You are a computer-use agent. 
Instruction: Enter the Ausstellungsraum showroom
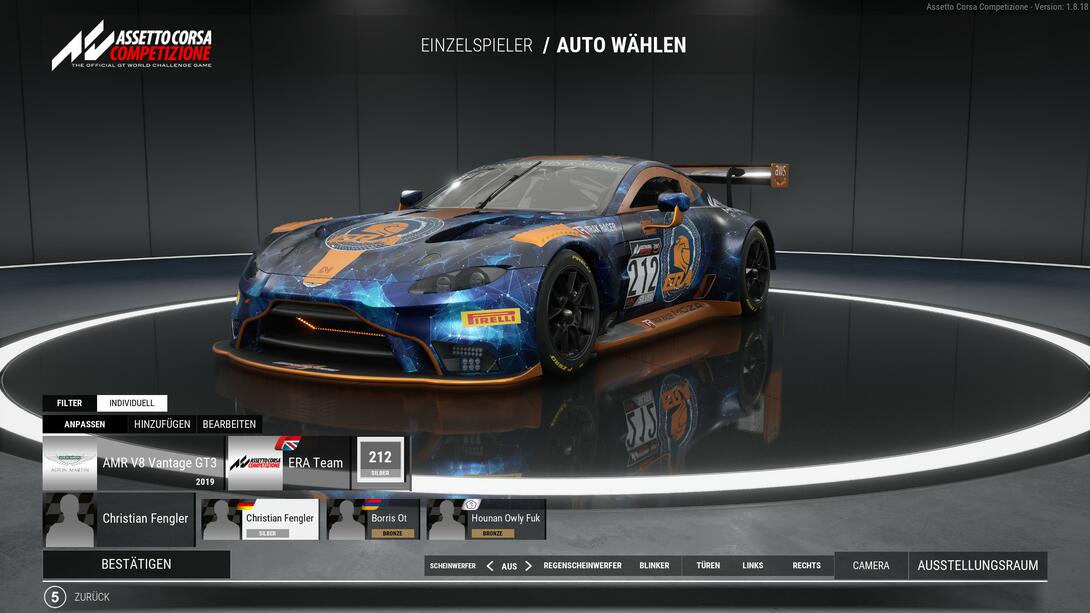[x=977, y=566]
